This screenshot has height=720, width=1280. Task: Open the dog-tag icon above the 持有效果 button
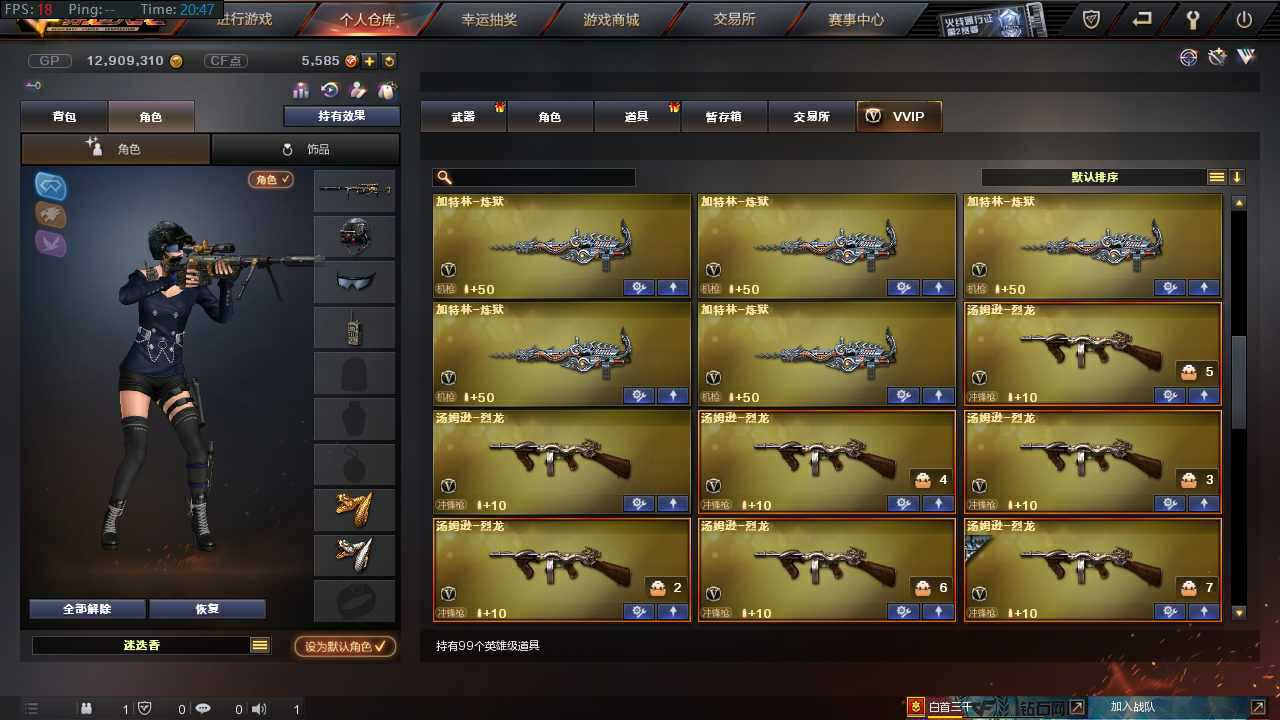(x=387, y=90)
